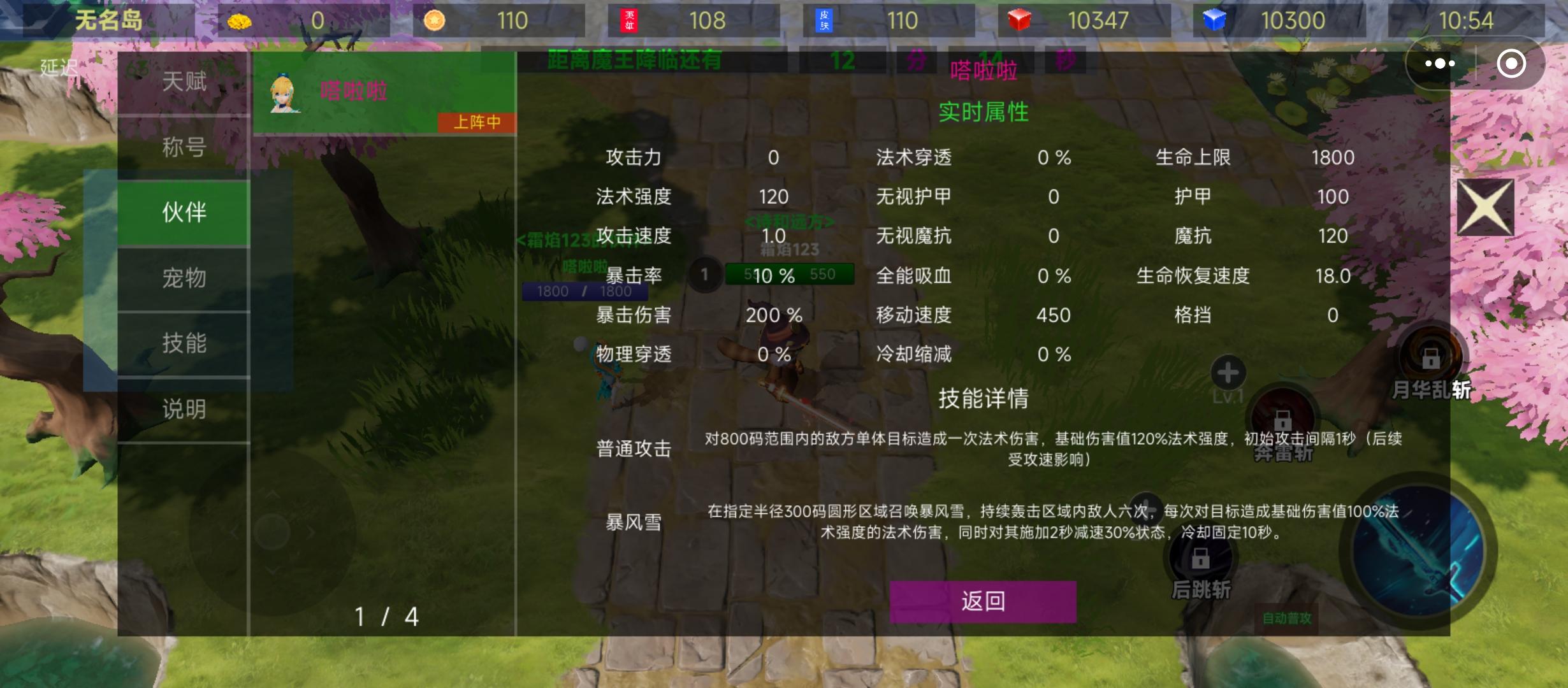Open the three-dot more options menu
The image size is (1568, 688).
(1439, 62)
